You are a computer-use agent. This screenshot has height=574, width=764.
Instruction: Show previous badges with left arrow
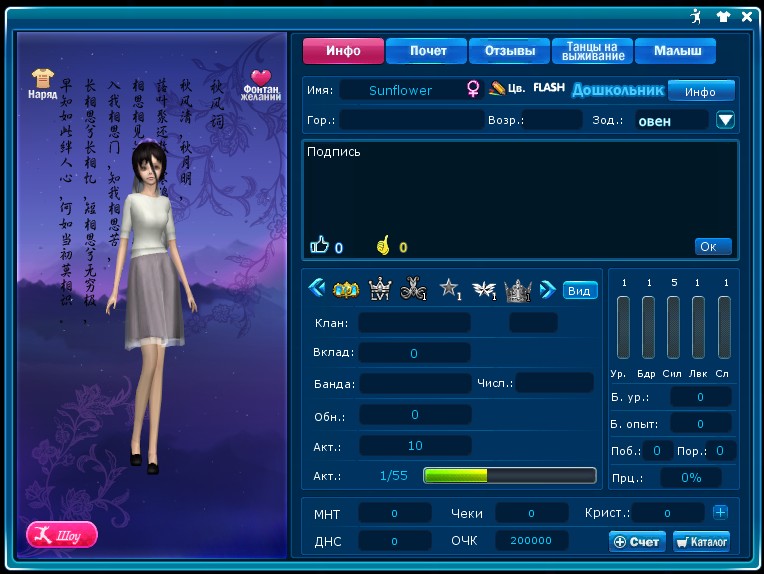316,289
